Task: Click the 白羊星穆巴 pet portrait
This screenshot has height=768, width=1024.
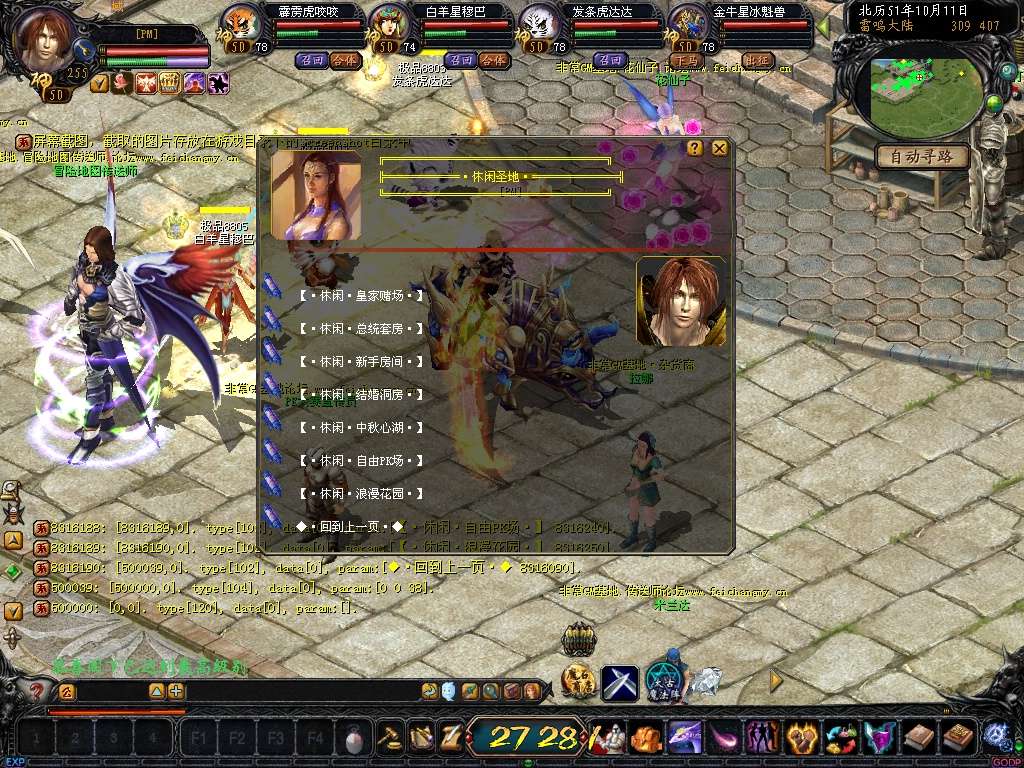Action: click(x=388, y=24)
